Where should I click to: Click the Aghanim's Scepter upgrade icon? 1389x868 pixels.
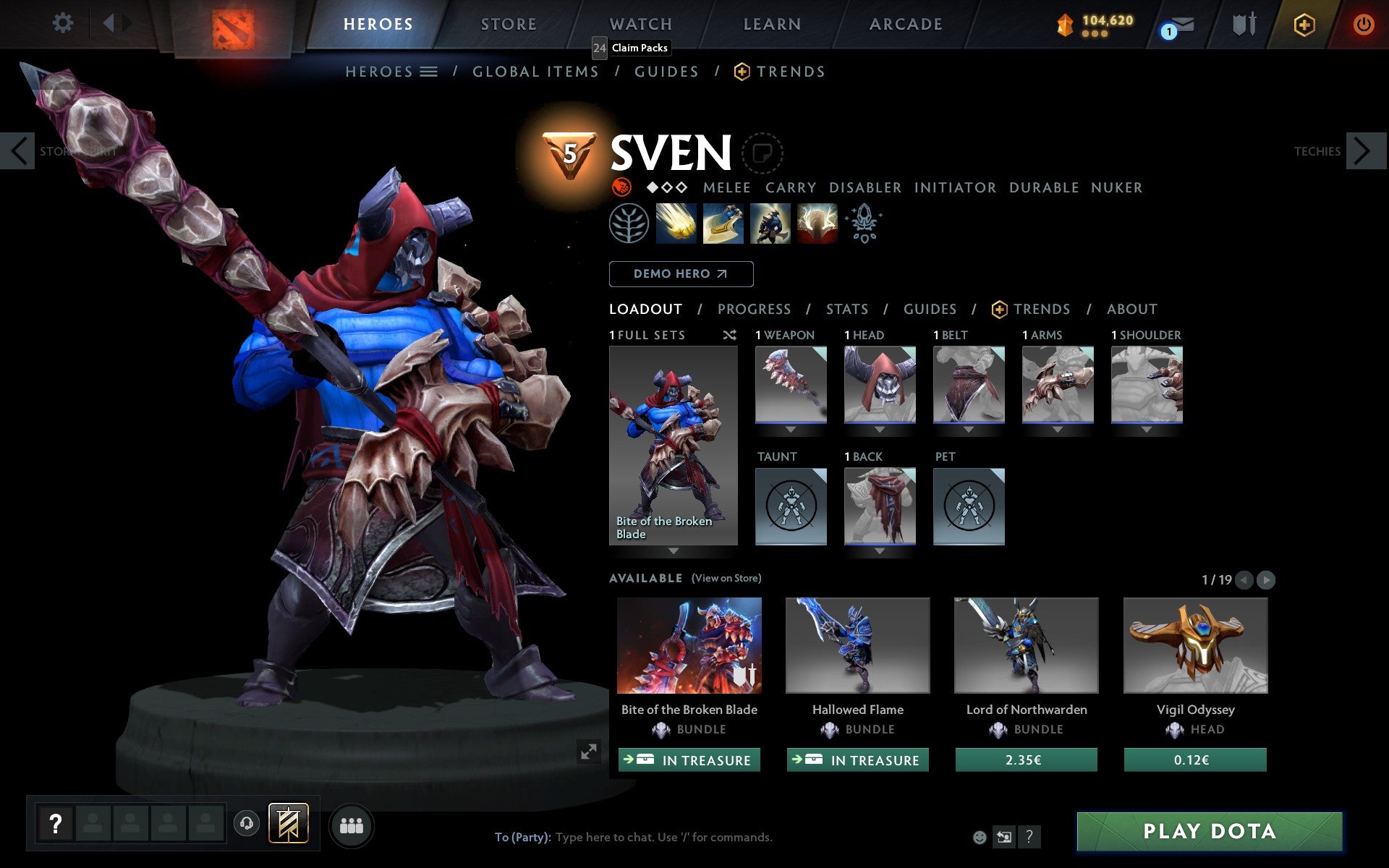click(x=864, y=224)
